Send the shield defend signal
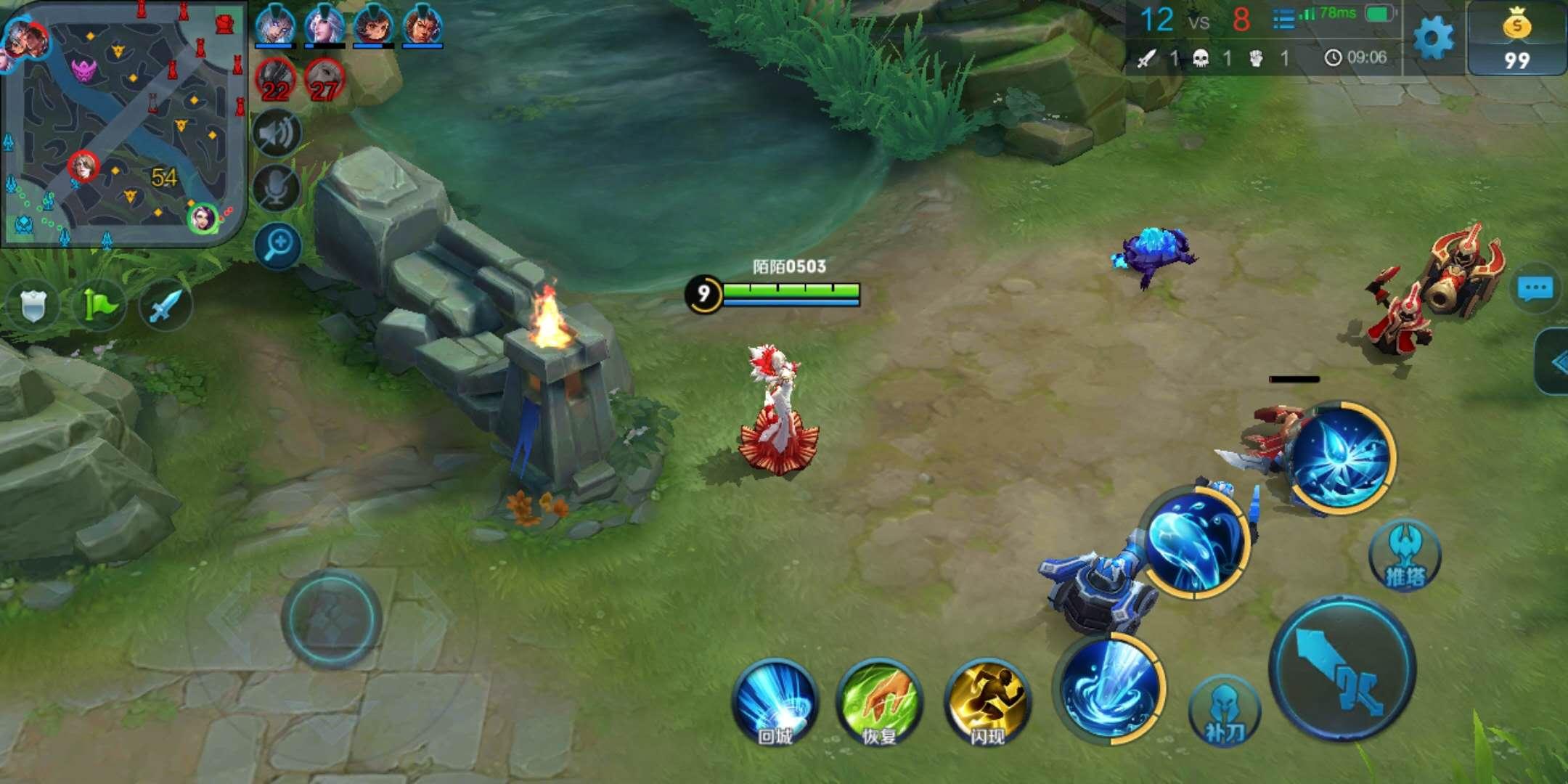 (33, 306)
